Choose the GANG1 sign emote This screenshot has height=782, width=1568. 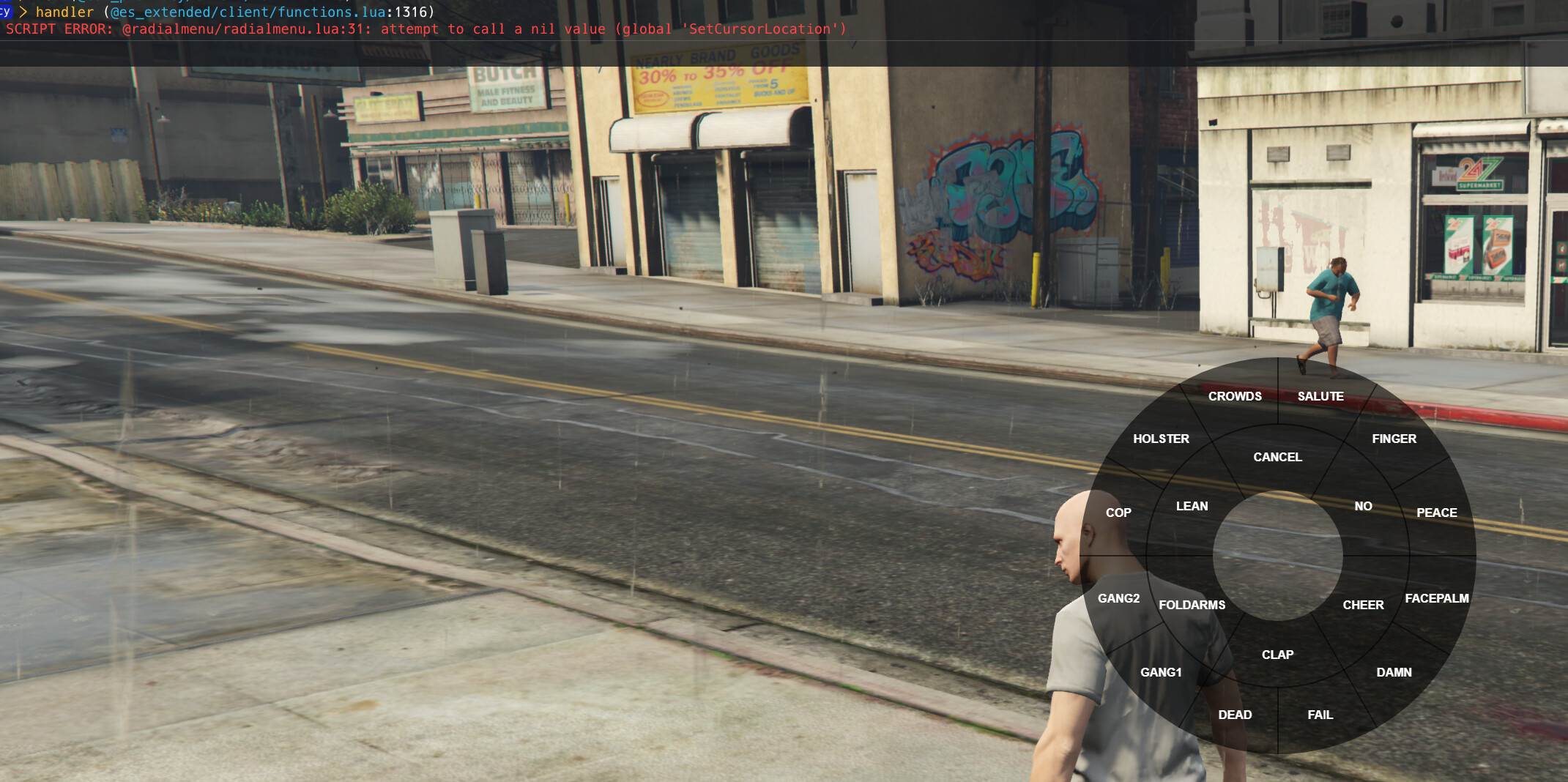pyautogui.click(x=1162, y=671)
